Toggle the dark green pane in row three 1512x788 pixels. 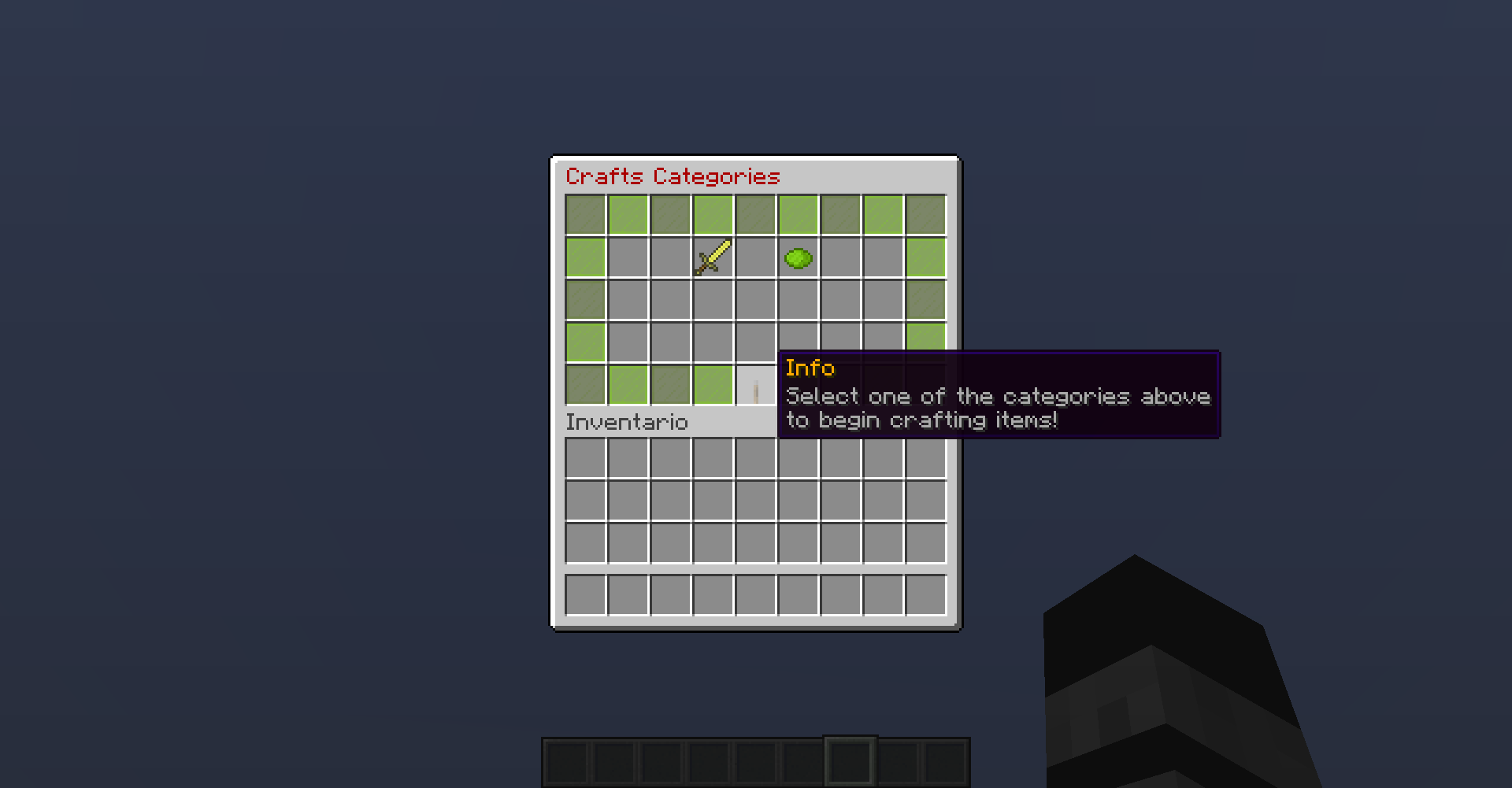click(585, 300)
